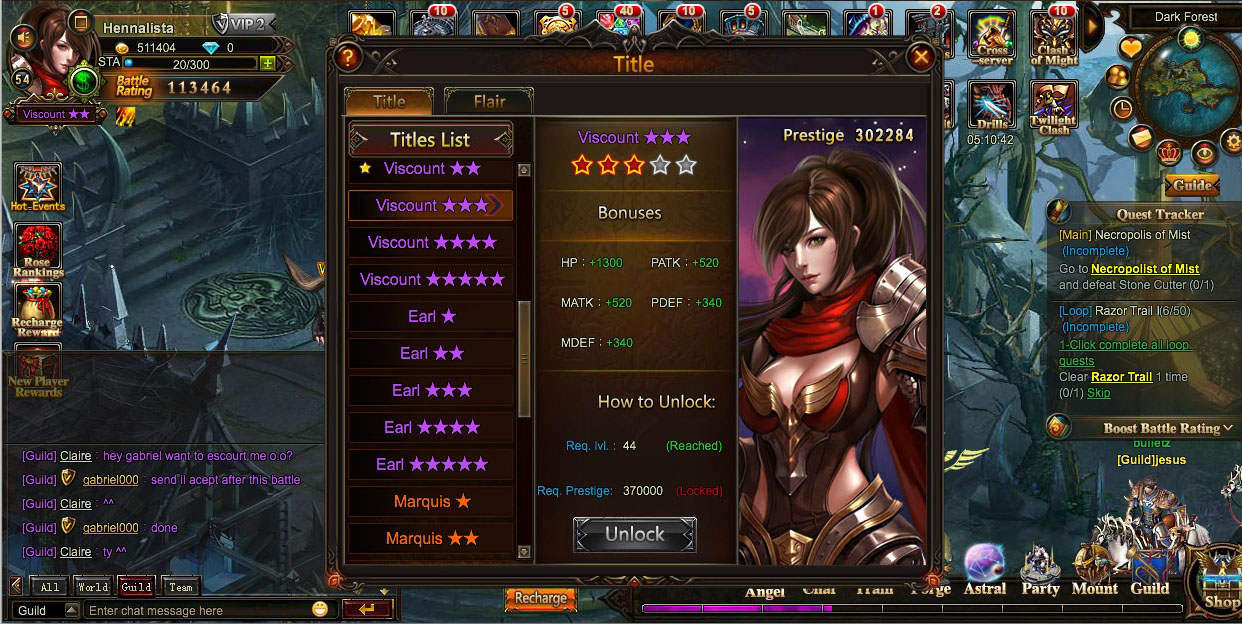The width and height of the screenshot is (1242, 624).
Task: Click the Recharge button
Action: click(x=540, y=598)
